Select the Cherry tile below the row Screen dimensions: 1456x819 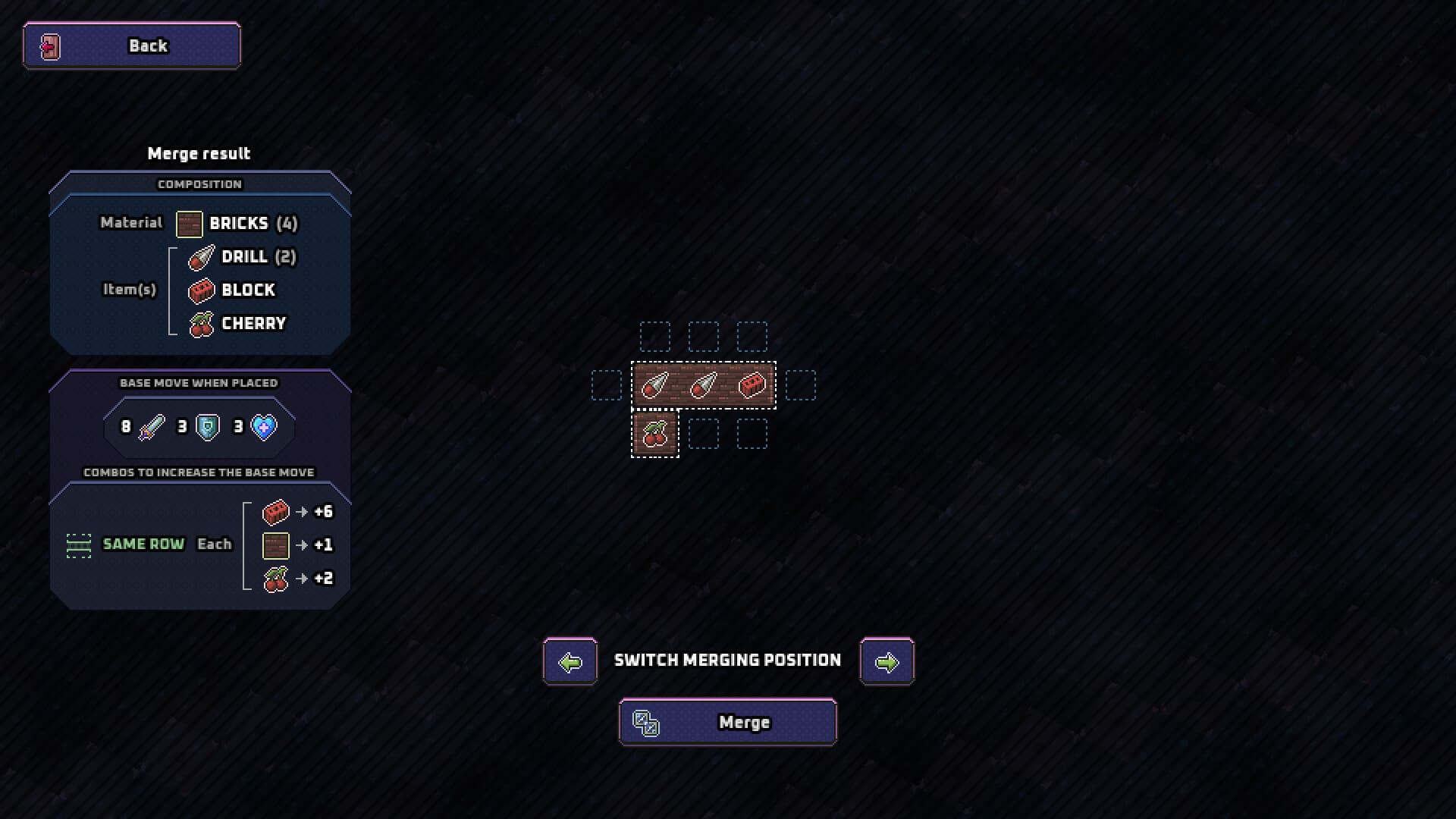coord(655,434)
